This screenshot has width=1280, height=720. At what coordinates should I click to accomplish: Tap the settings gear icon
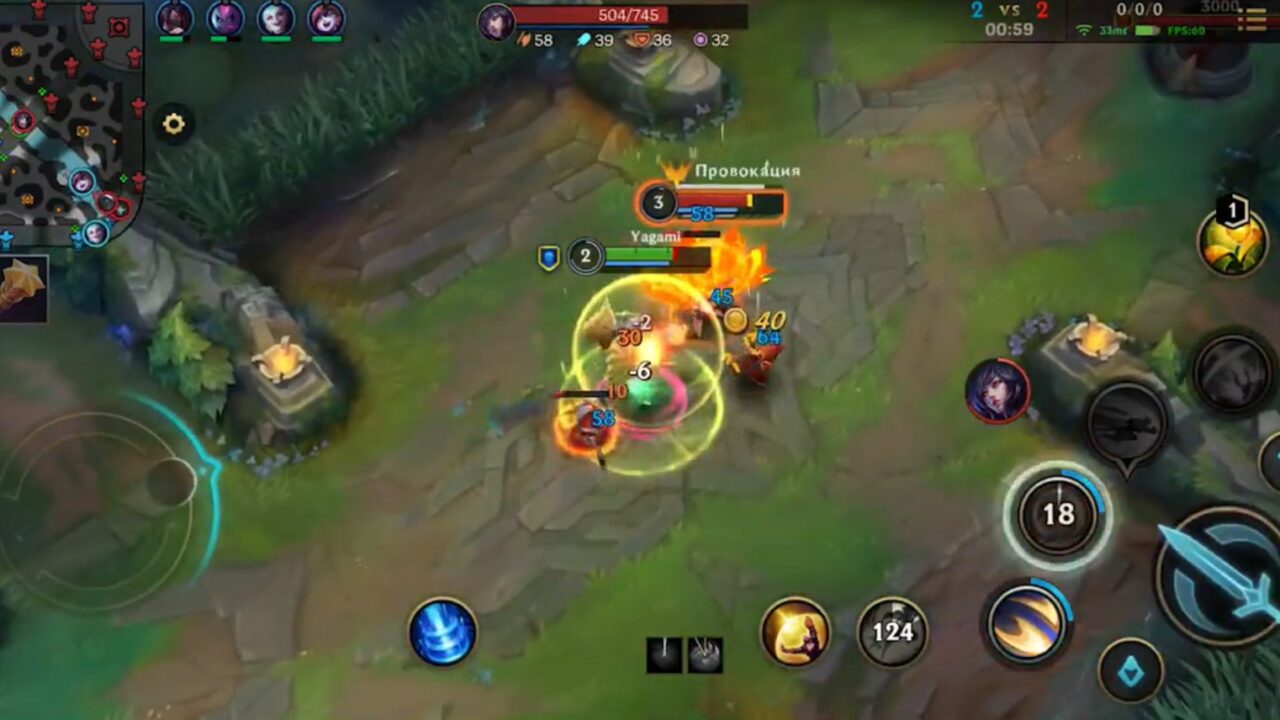(172, 123)
